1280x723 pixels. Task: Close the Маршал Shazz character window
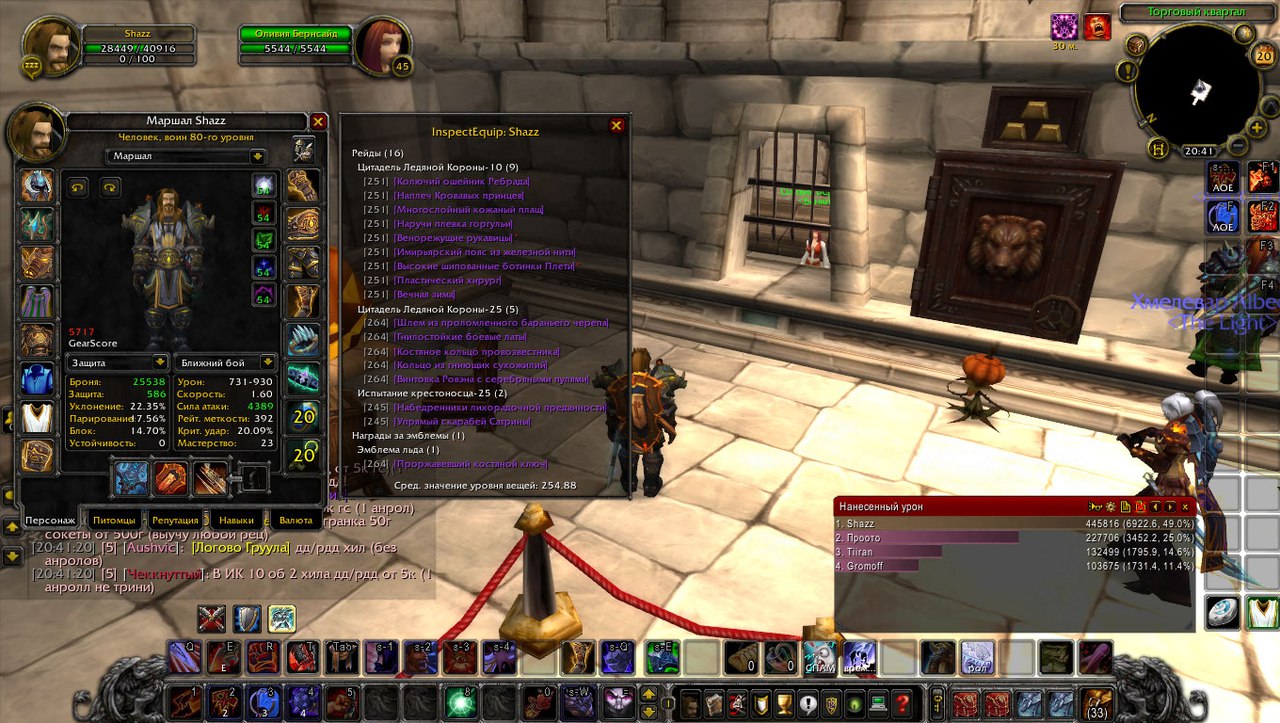click(x=318, y=122)
